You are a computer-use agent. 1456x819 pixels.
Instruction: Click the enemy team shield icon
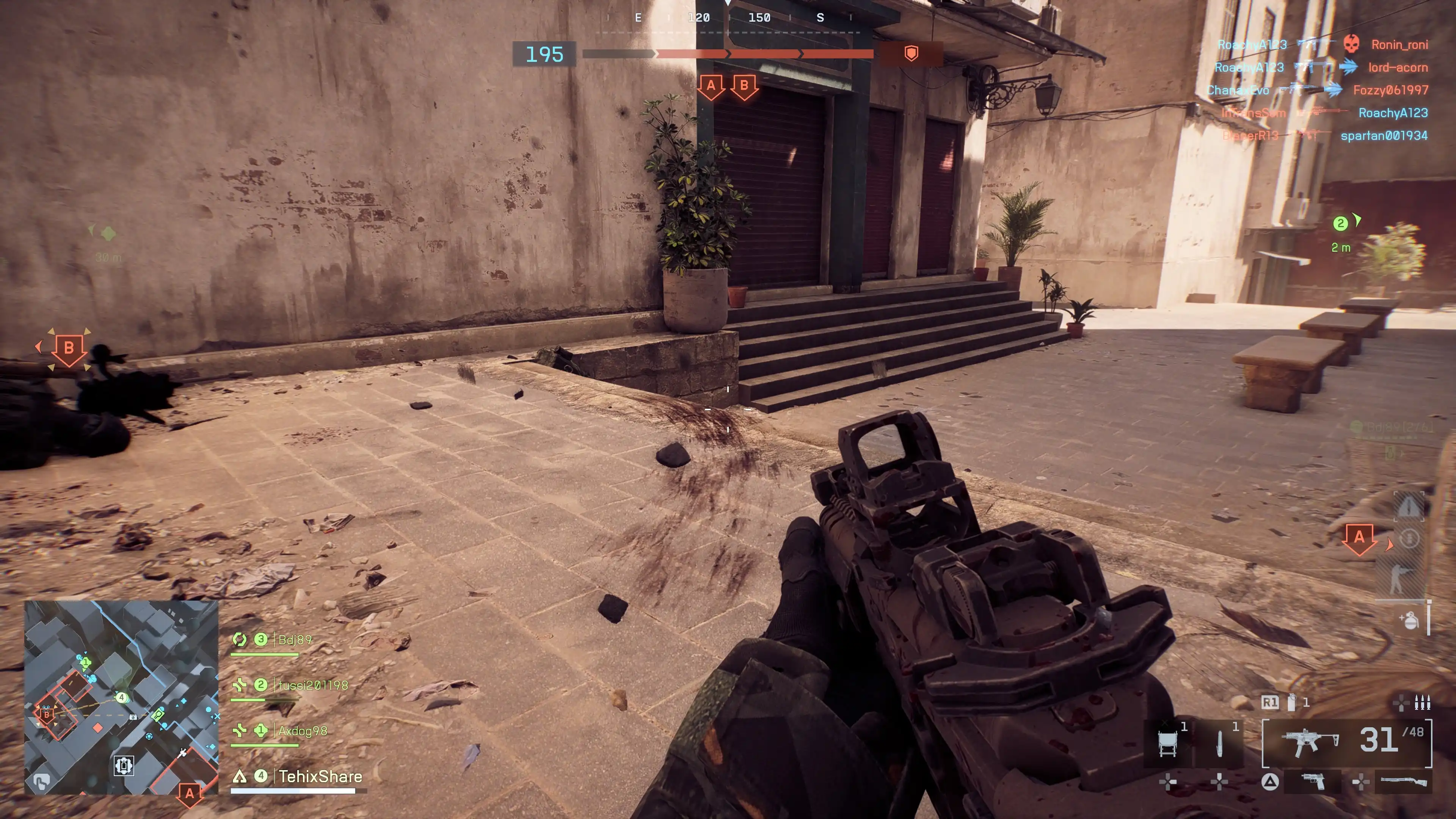click(x=911, y=54)
